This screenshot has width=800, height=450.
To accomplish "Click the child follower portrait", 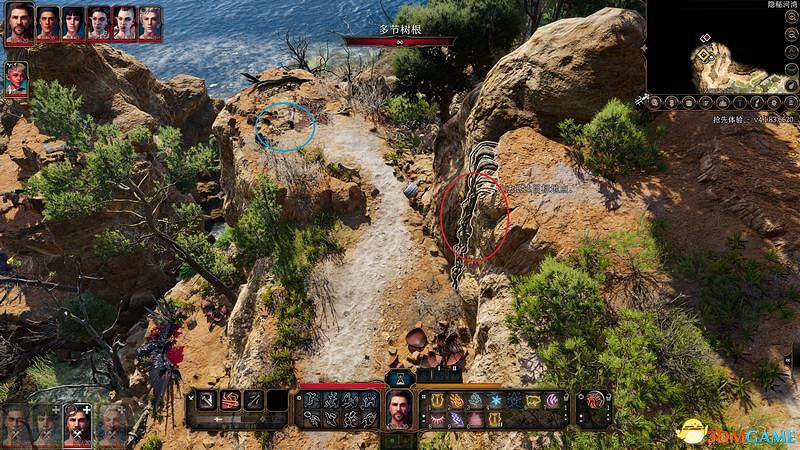I will point(16,79).
